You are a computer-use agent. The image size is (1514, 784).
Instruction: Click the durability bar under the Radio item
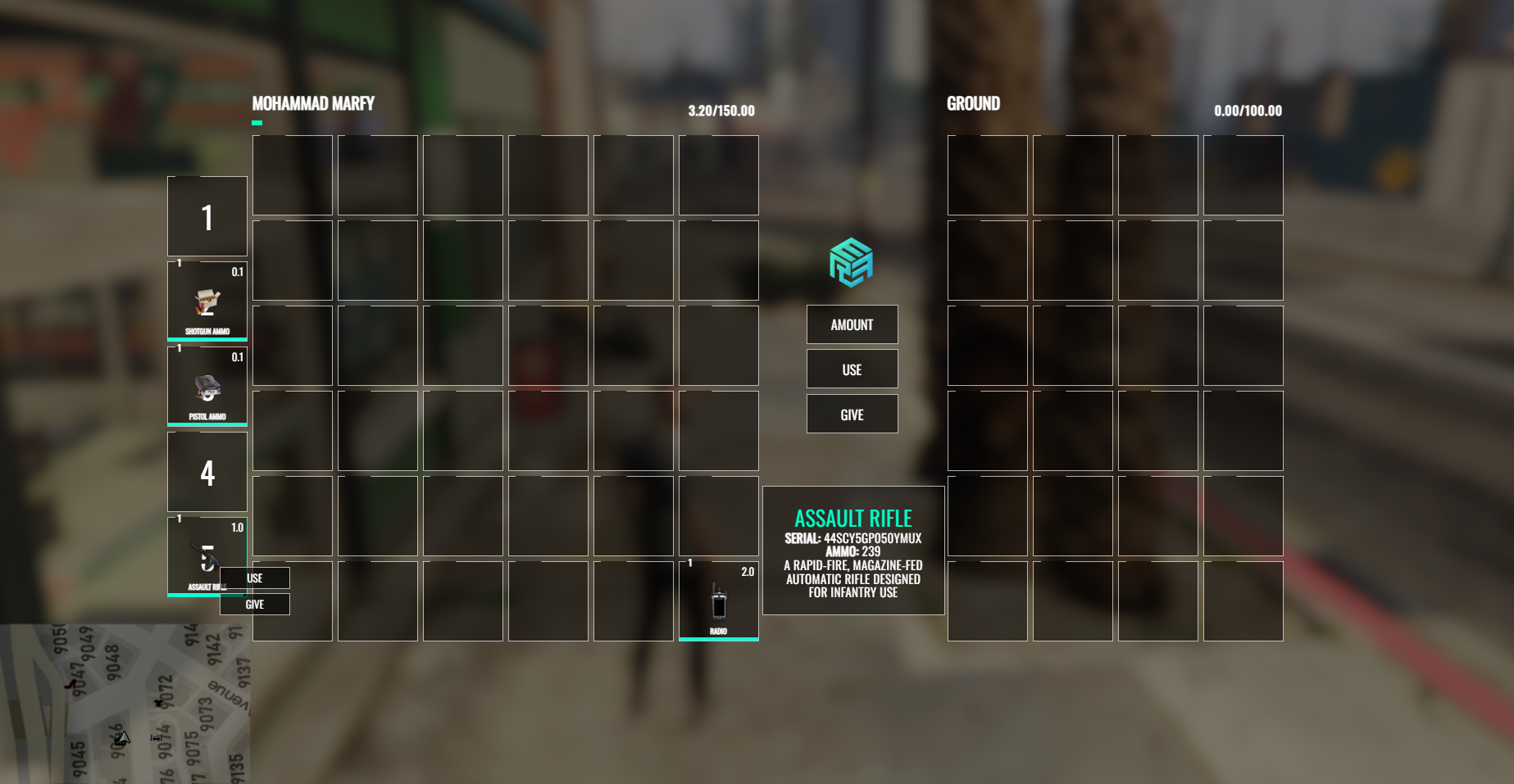click(x=718, y=638)
